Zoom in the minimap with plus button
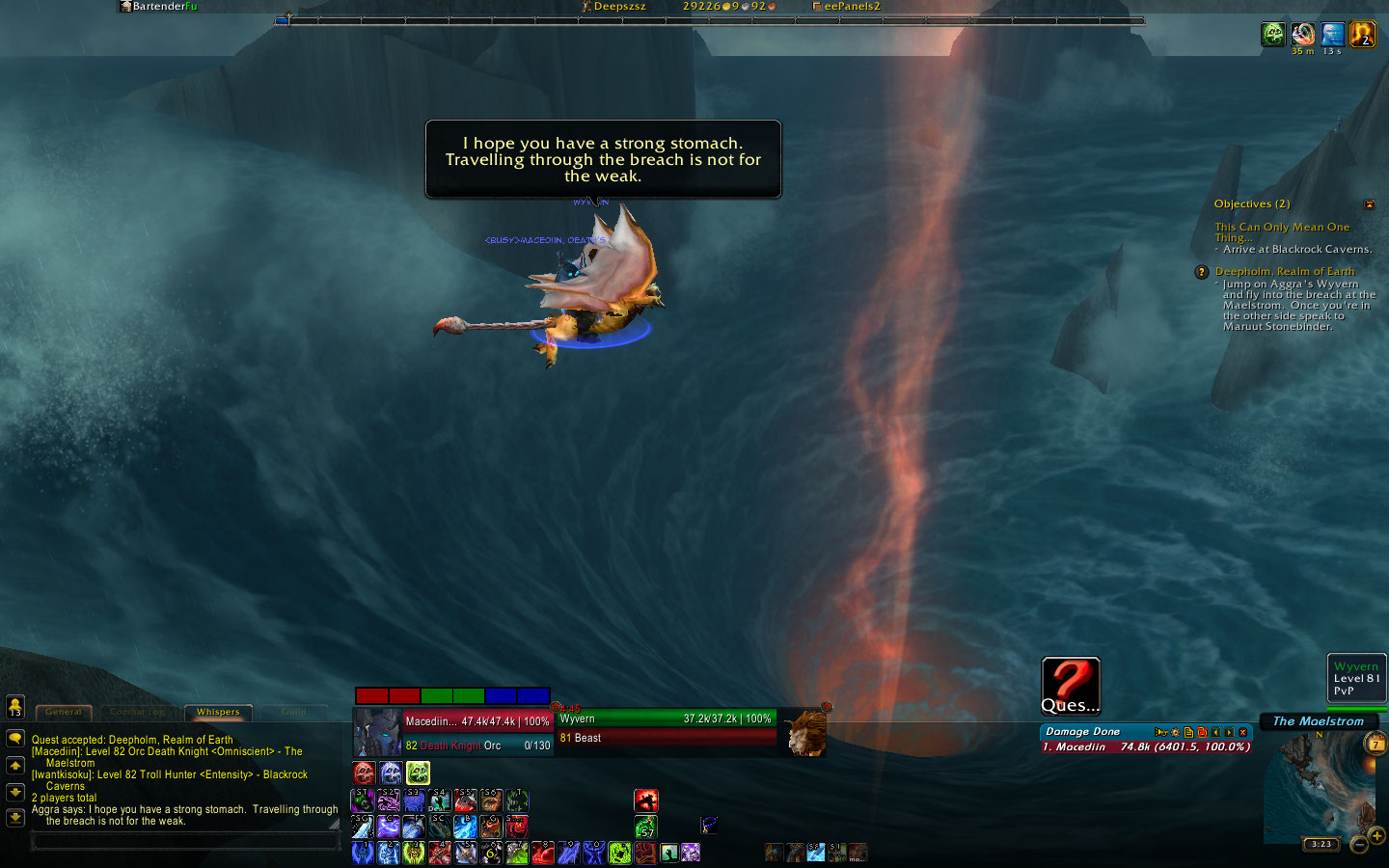This screenshot has width=1389, height=868. [x=1377, y=835]
